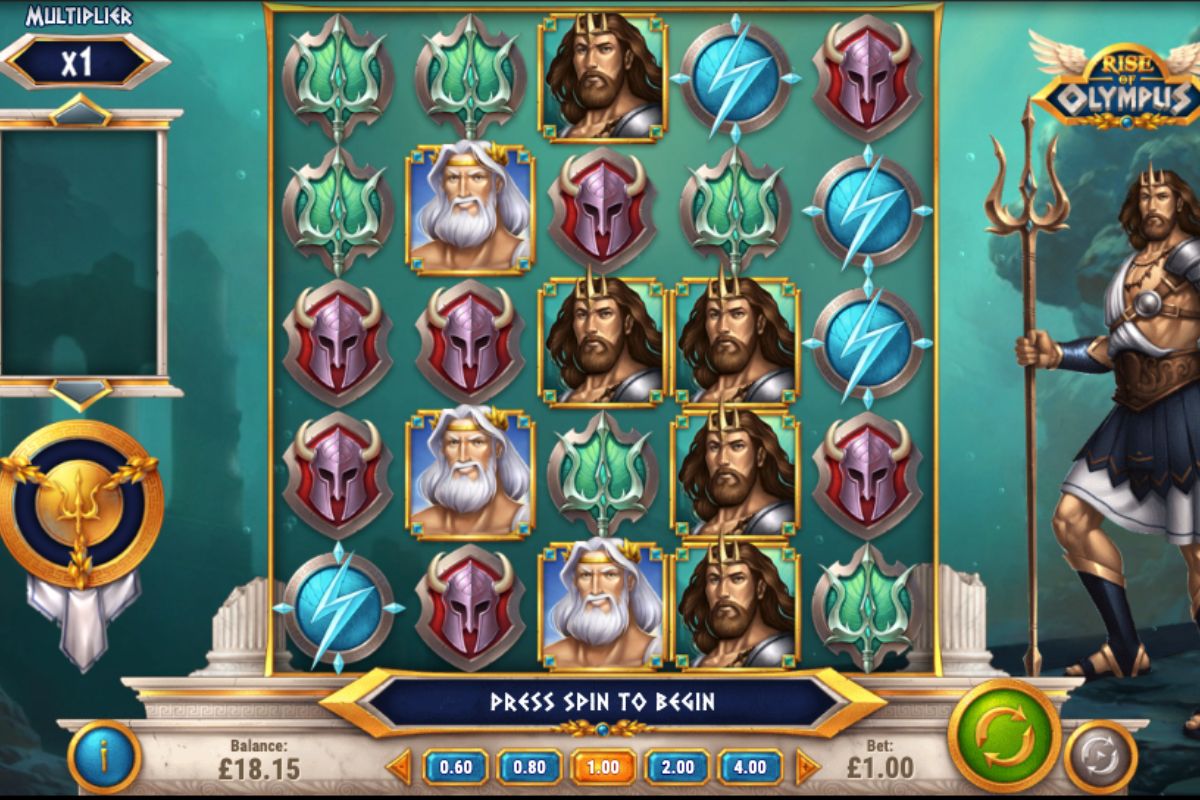Pick the 2.00 bet amount

[x=677, y=767]
